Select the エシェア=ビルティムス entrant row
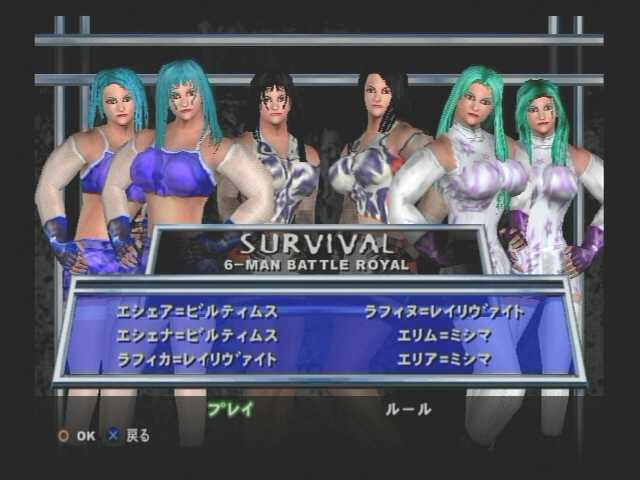This screenshot has height=480, width=640. (x=198, y=312)
